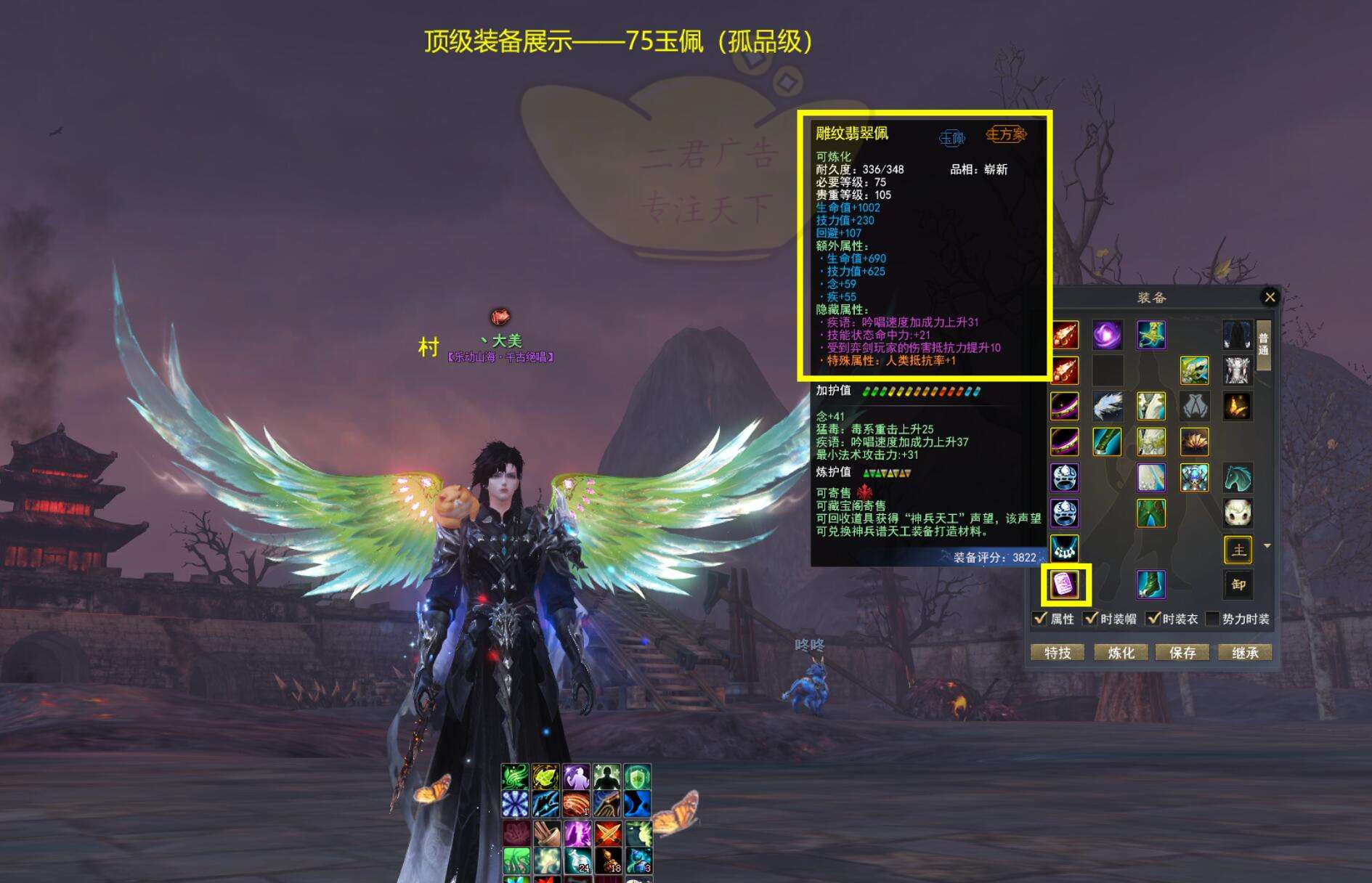This screenshot has width=1372, height=883.
Task: Select the bead necklace equipment slot
Action: pyautogui.click(x=1065, y=549)
